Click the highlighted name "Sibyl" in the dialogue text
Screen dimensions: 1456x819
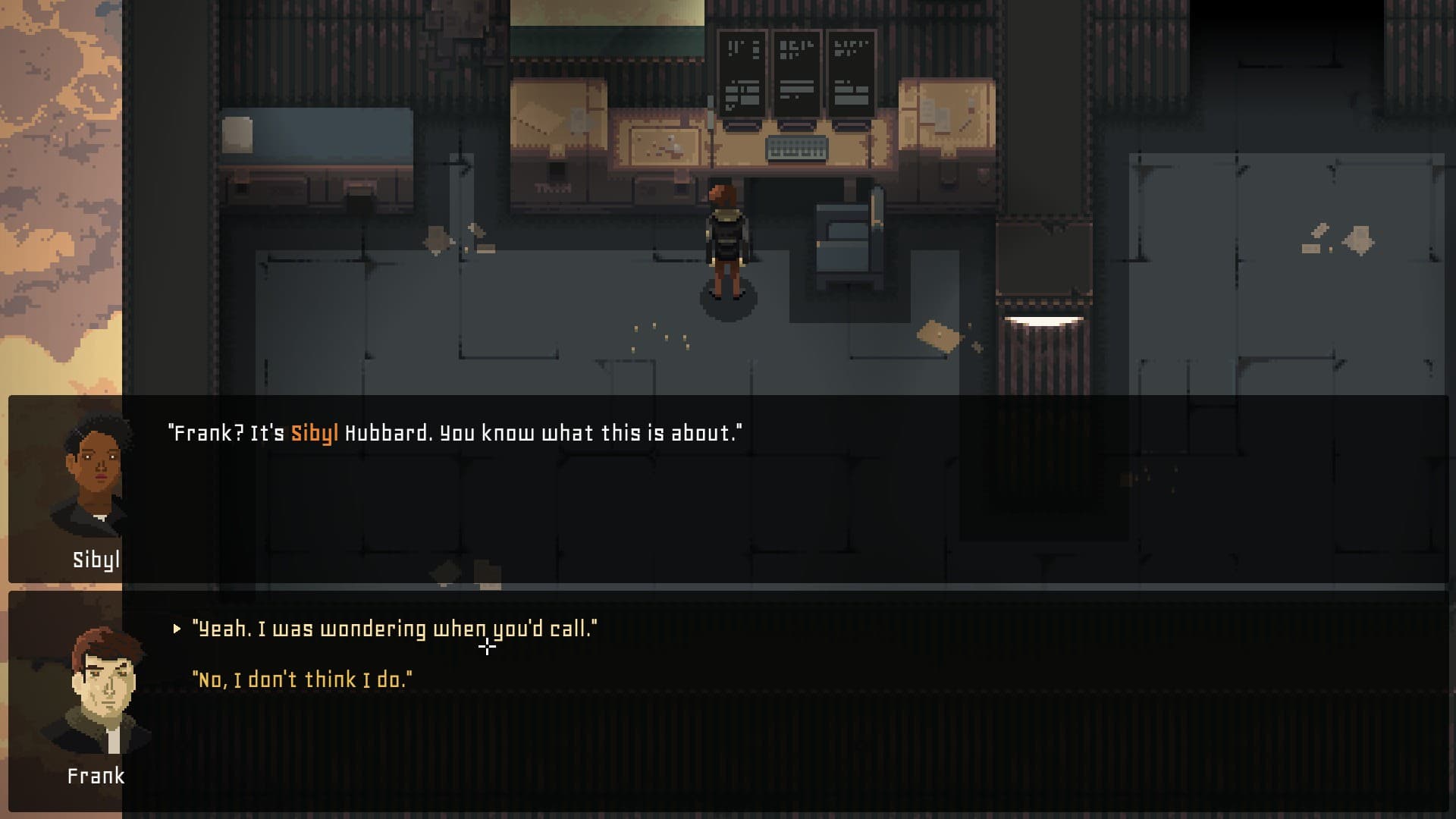click(314, 432)
